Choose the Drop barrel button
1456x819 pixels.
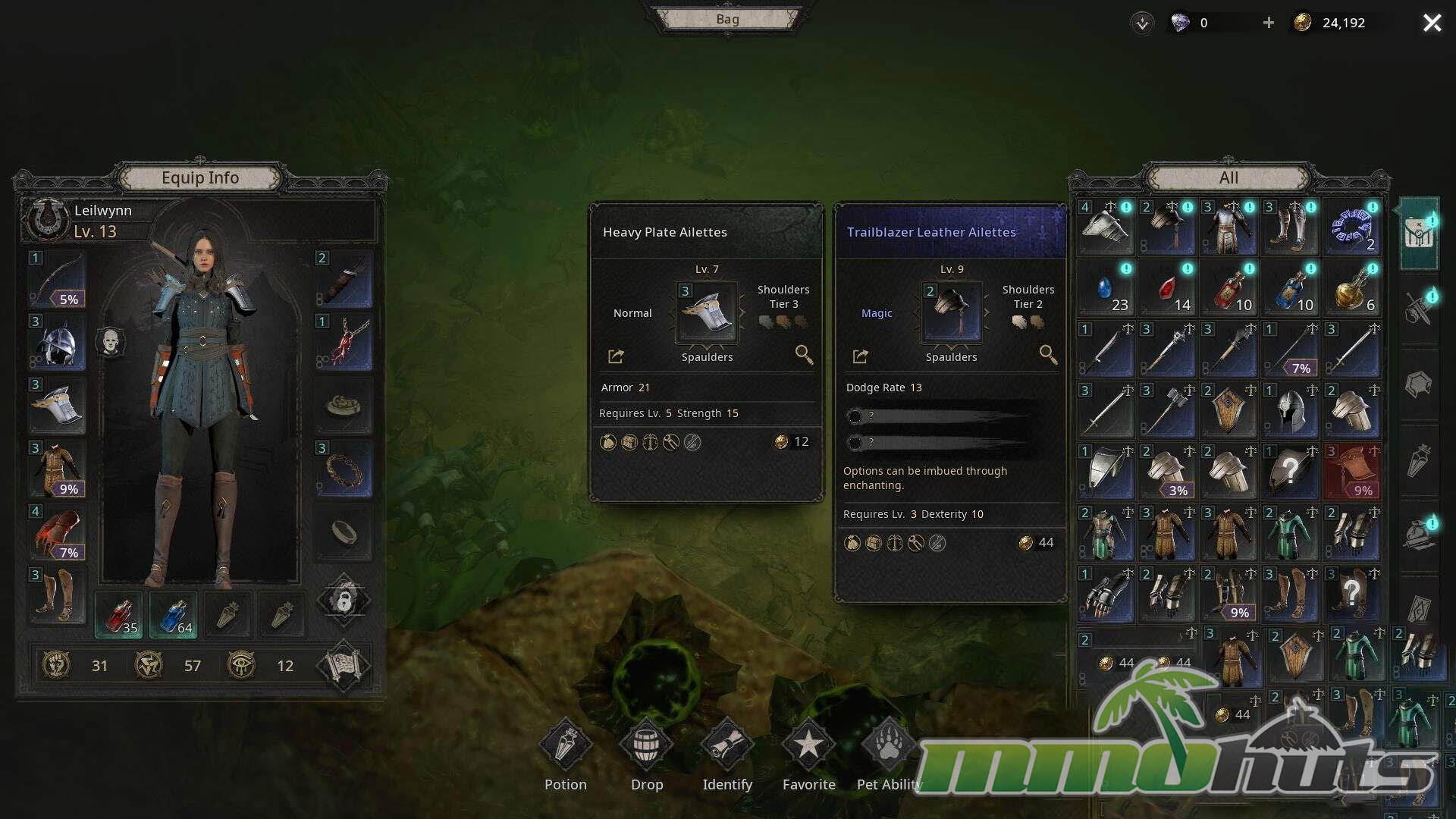pos(647,745)
